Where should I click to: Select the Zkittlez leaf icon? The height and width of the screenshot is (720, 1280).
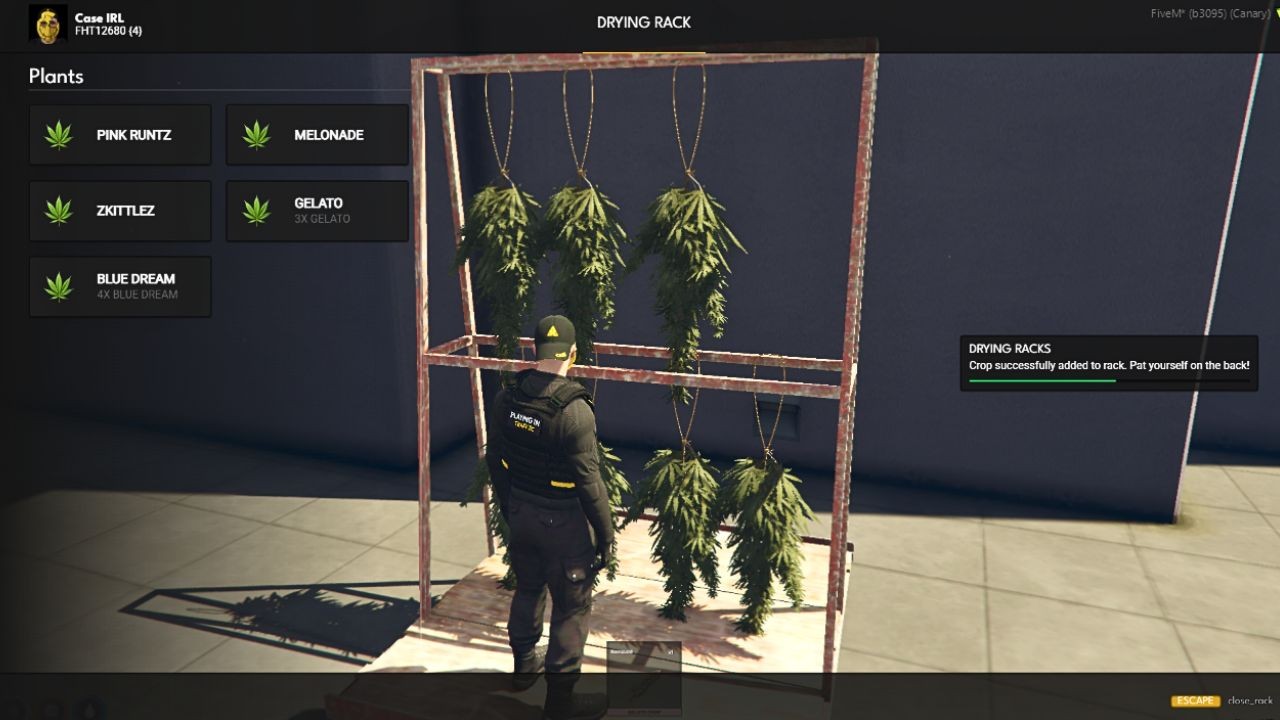click(58, 210)
